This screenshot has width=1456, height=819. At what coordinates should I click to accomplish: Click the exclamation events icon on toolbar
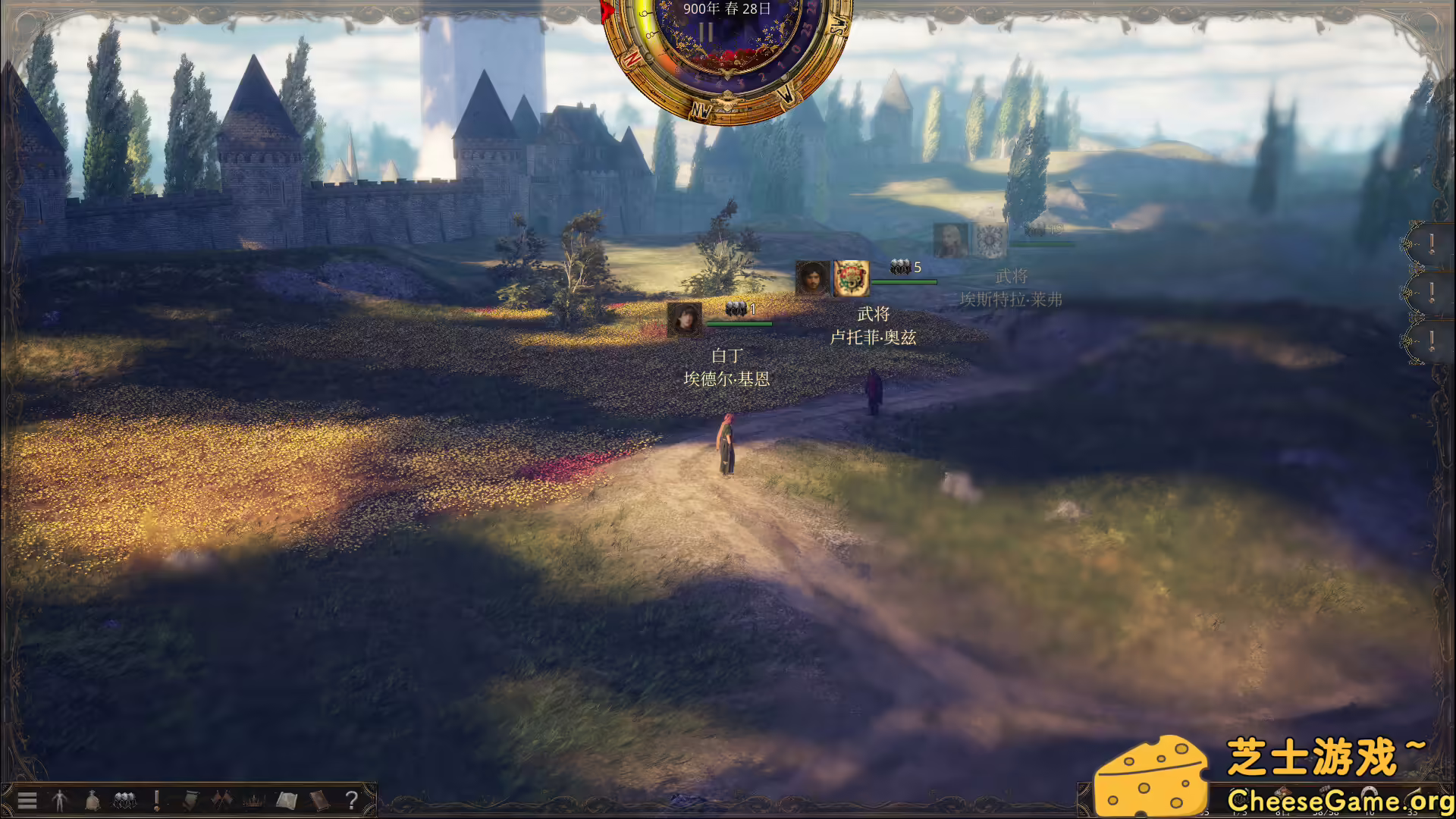tap(155, 800)
